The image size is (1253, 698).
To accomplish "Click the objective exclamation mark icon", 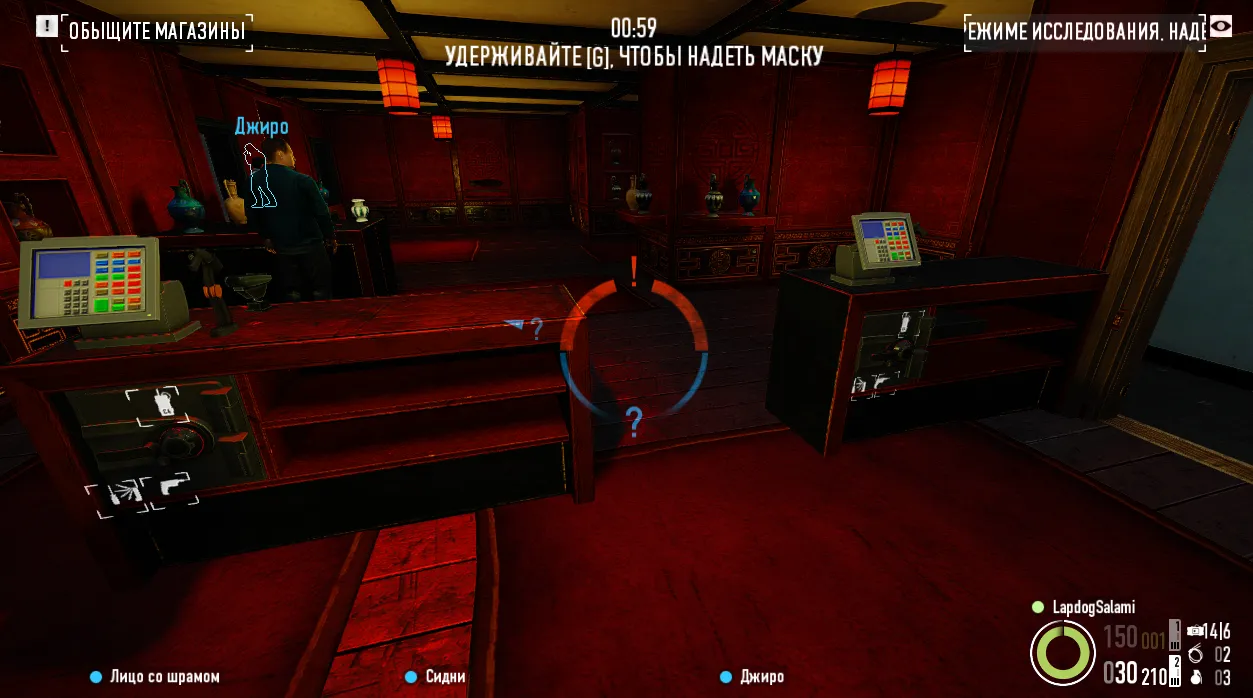I will (x=46, y=27).
